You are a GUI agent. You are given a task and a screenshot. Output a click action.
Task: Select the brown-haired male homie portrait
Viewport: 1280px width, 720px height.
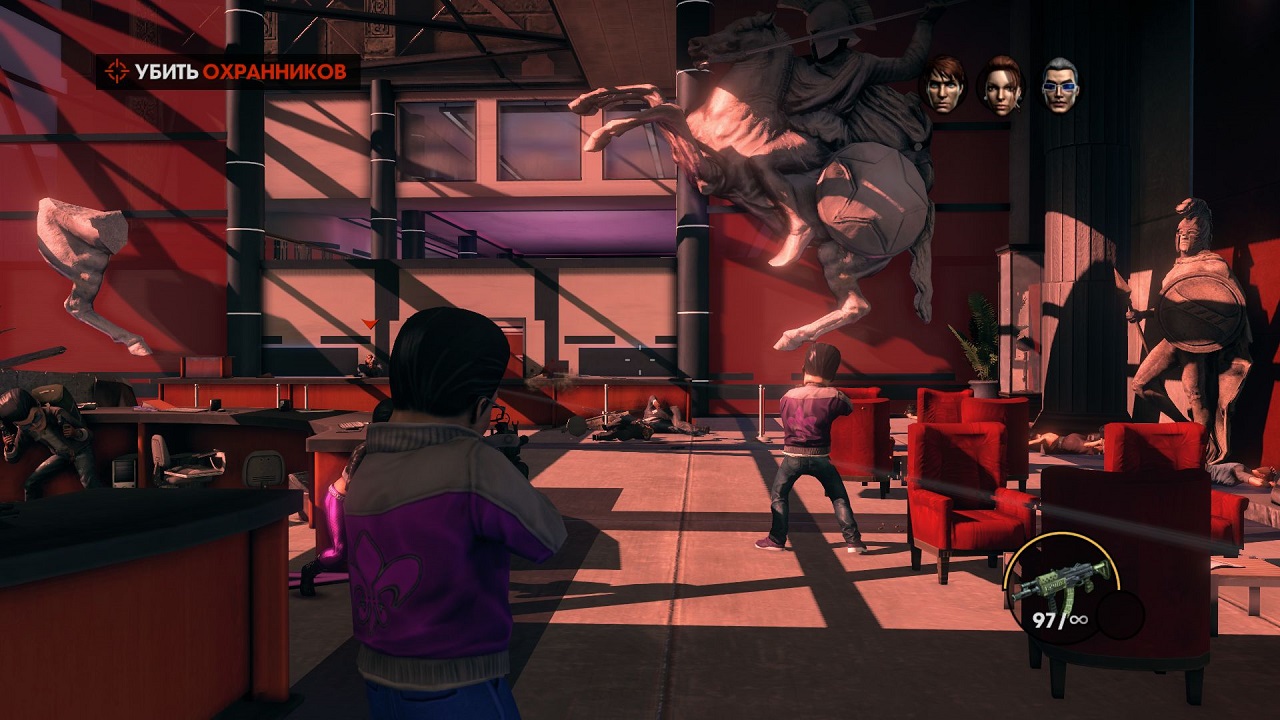944,84
